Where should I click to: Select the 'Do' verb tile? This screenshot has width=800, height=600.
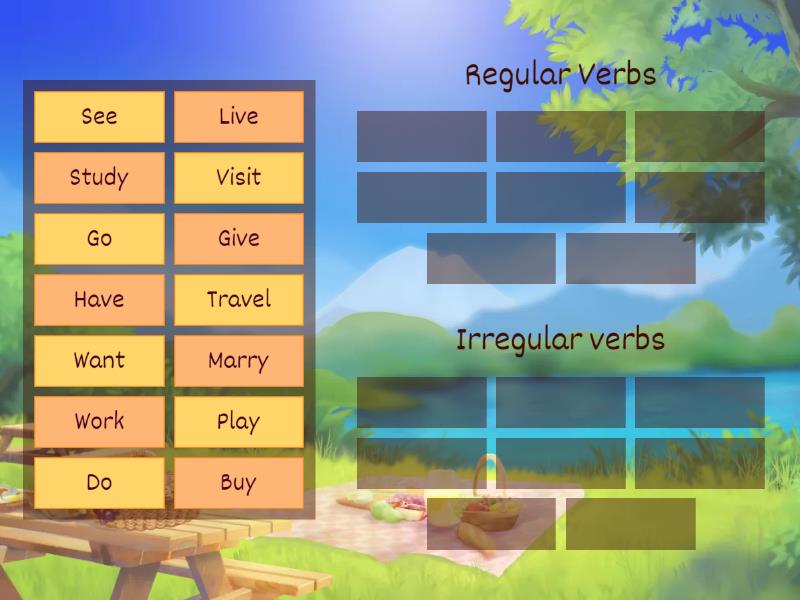pos(99,483)
